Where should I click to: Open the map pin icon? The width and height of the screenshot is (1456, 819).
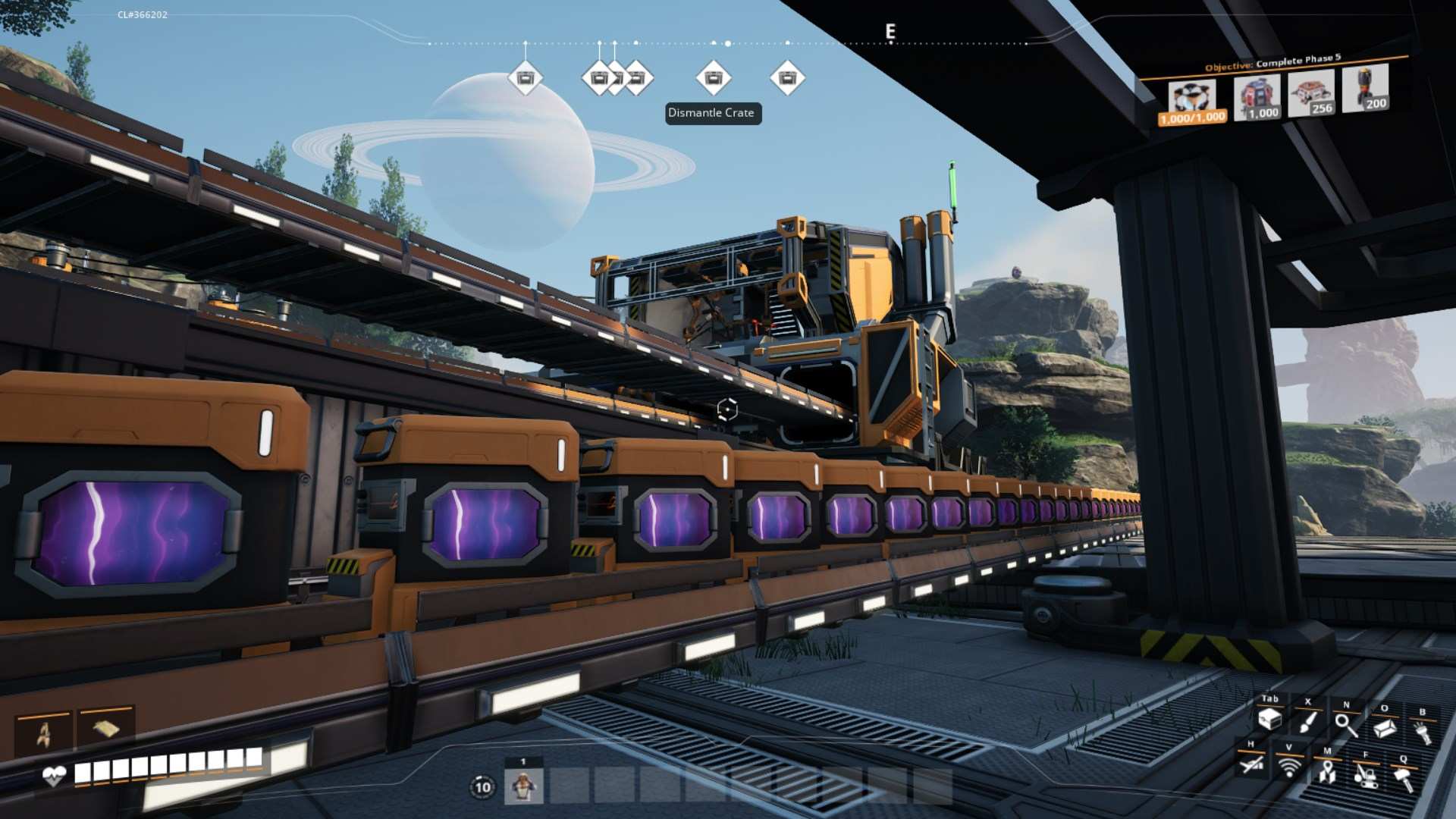(1327, 771)
